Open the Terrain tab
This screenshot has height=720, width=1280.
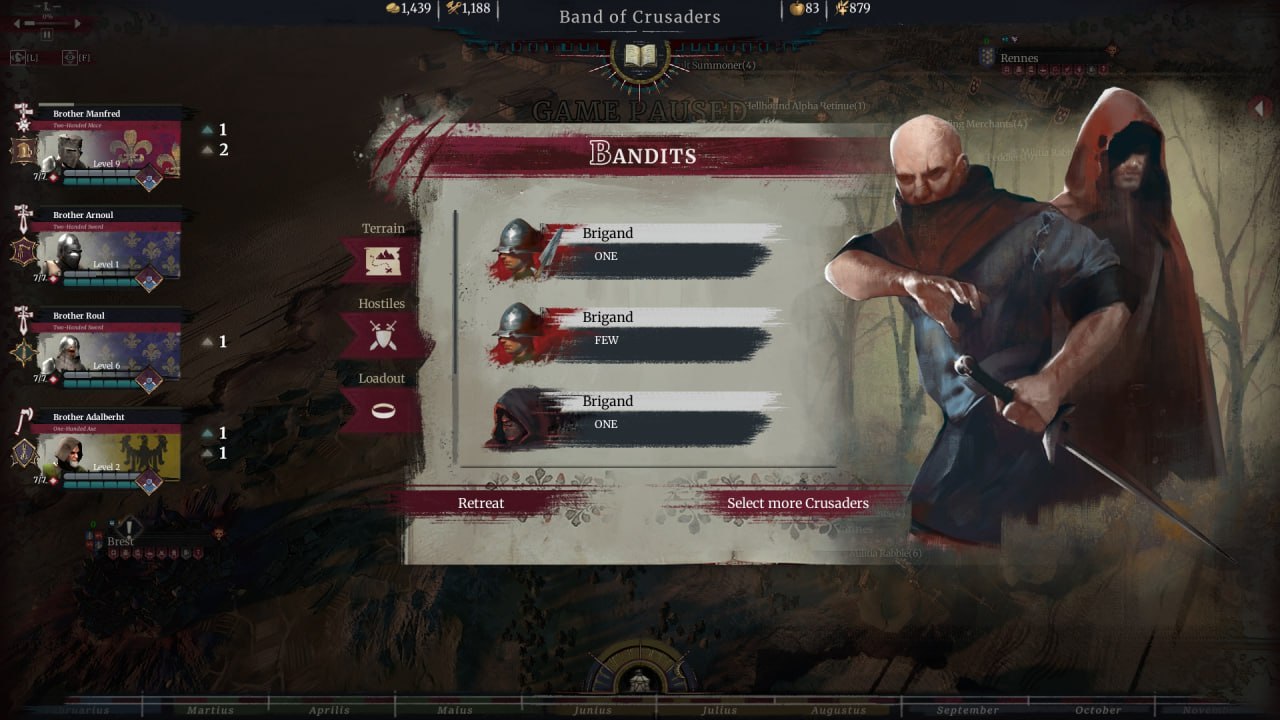383,259
